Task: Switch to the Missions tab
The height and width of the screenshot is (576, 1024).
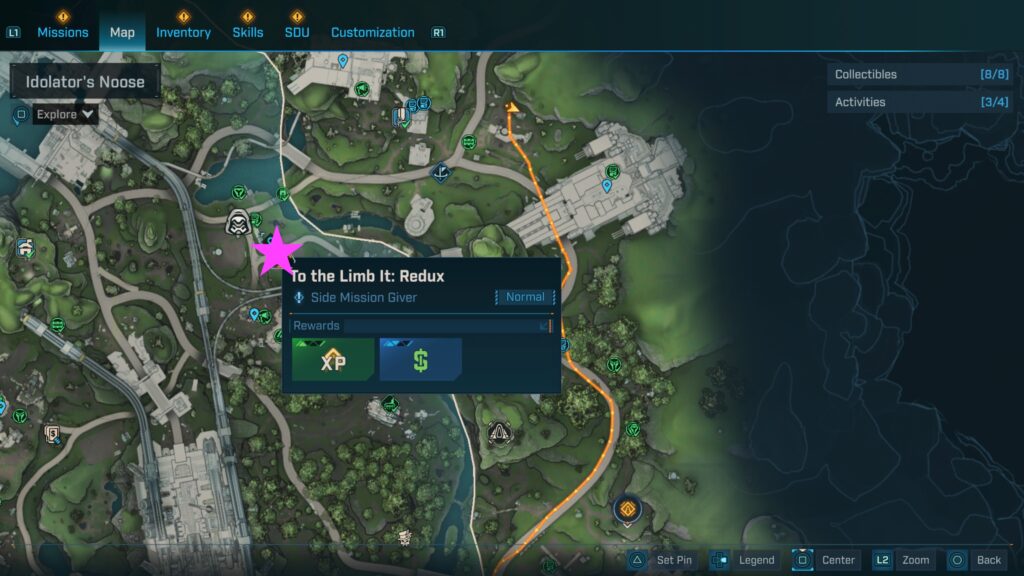Action: (63, 32)
